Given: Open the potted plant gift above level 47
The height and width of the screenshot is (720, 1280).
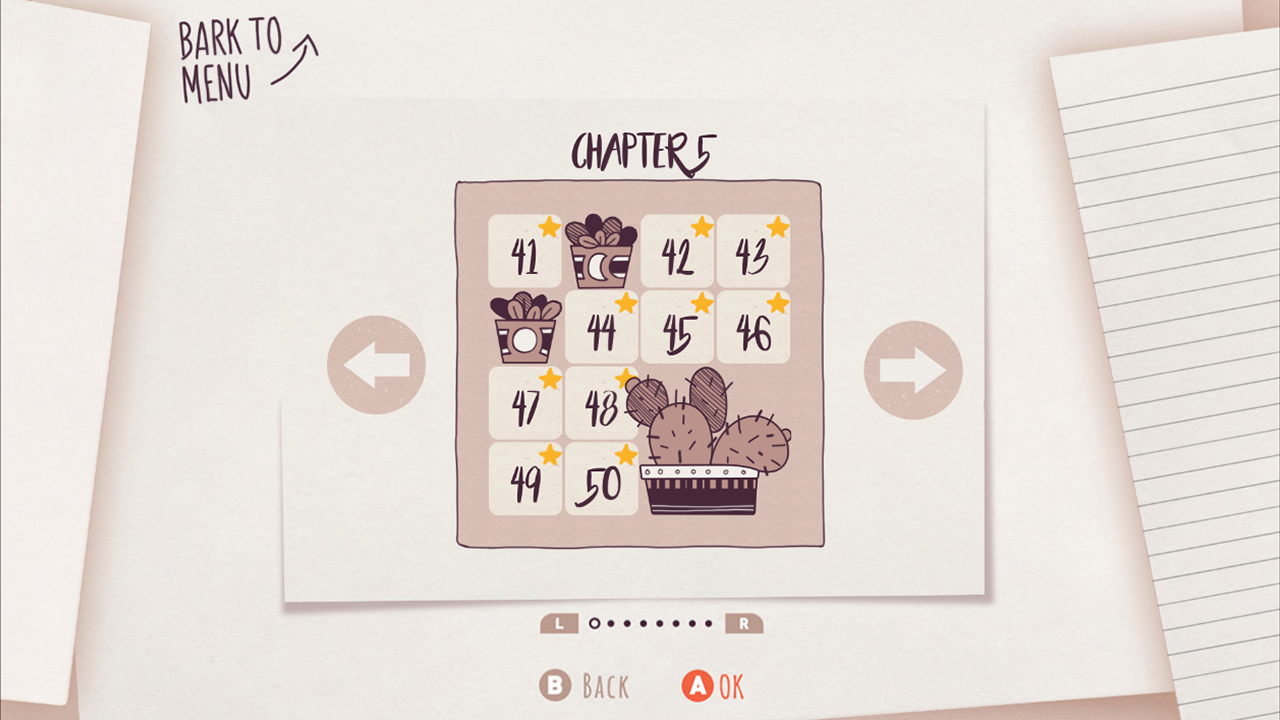Looking at the screenshot, I should point(524,327).
